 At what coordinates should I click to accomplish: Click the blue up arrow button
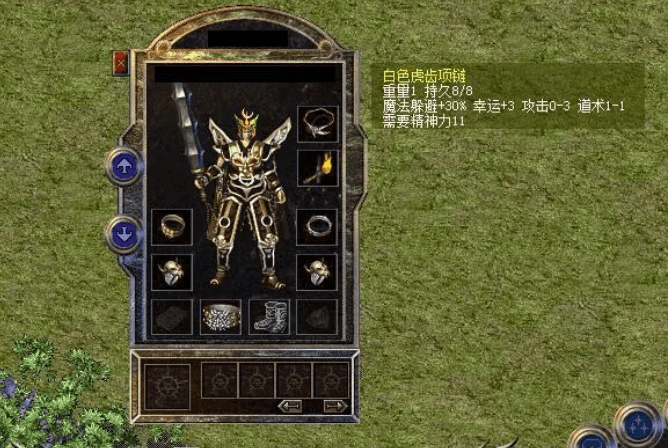[x=124, y=167]
